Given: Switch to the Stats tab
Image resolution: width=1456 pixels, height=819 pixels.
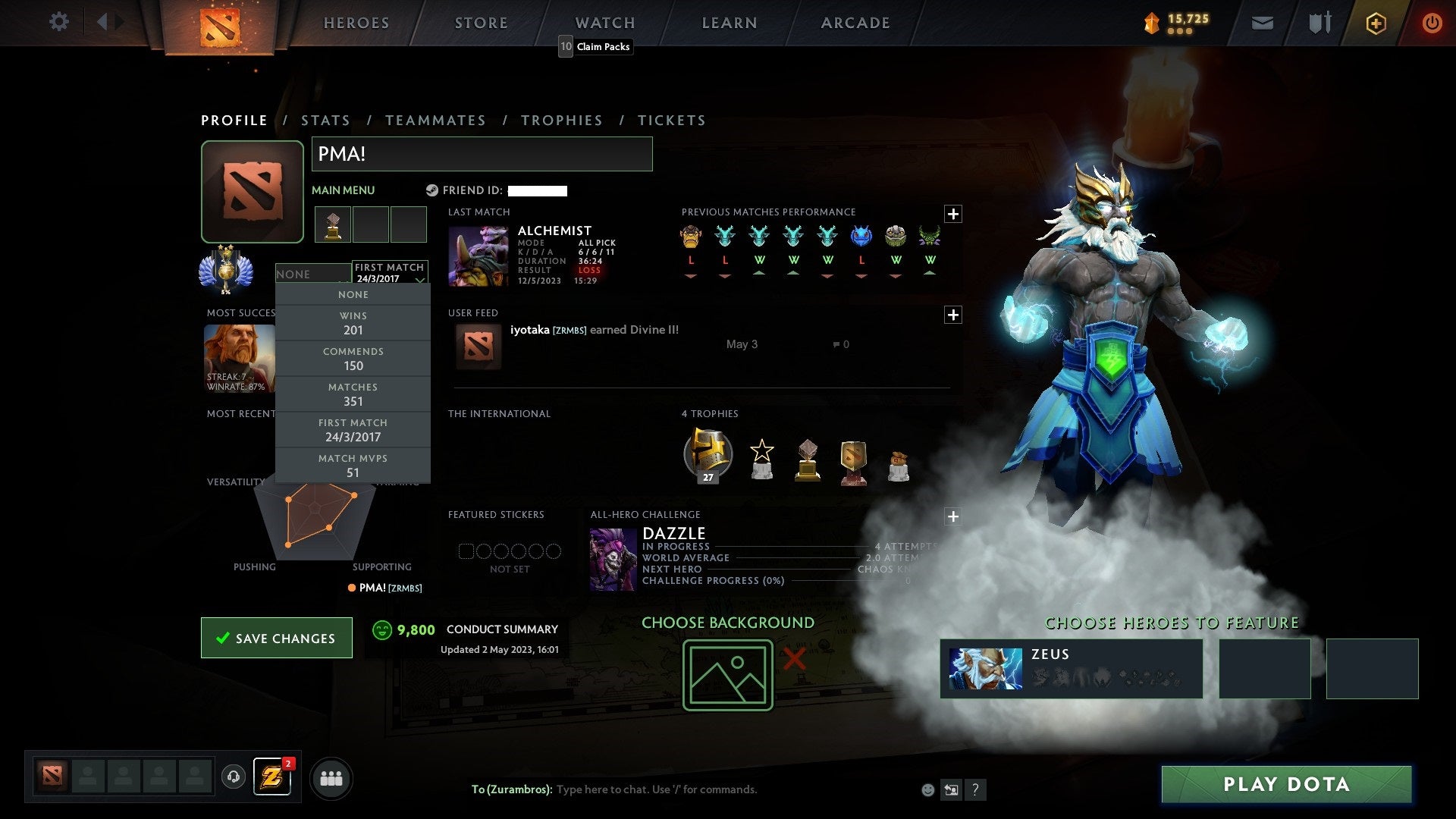Looking at the screenshot, I should click(x=325, y=121).
